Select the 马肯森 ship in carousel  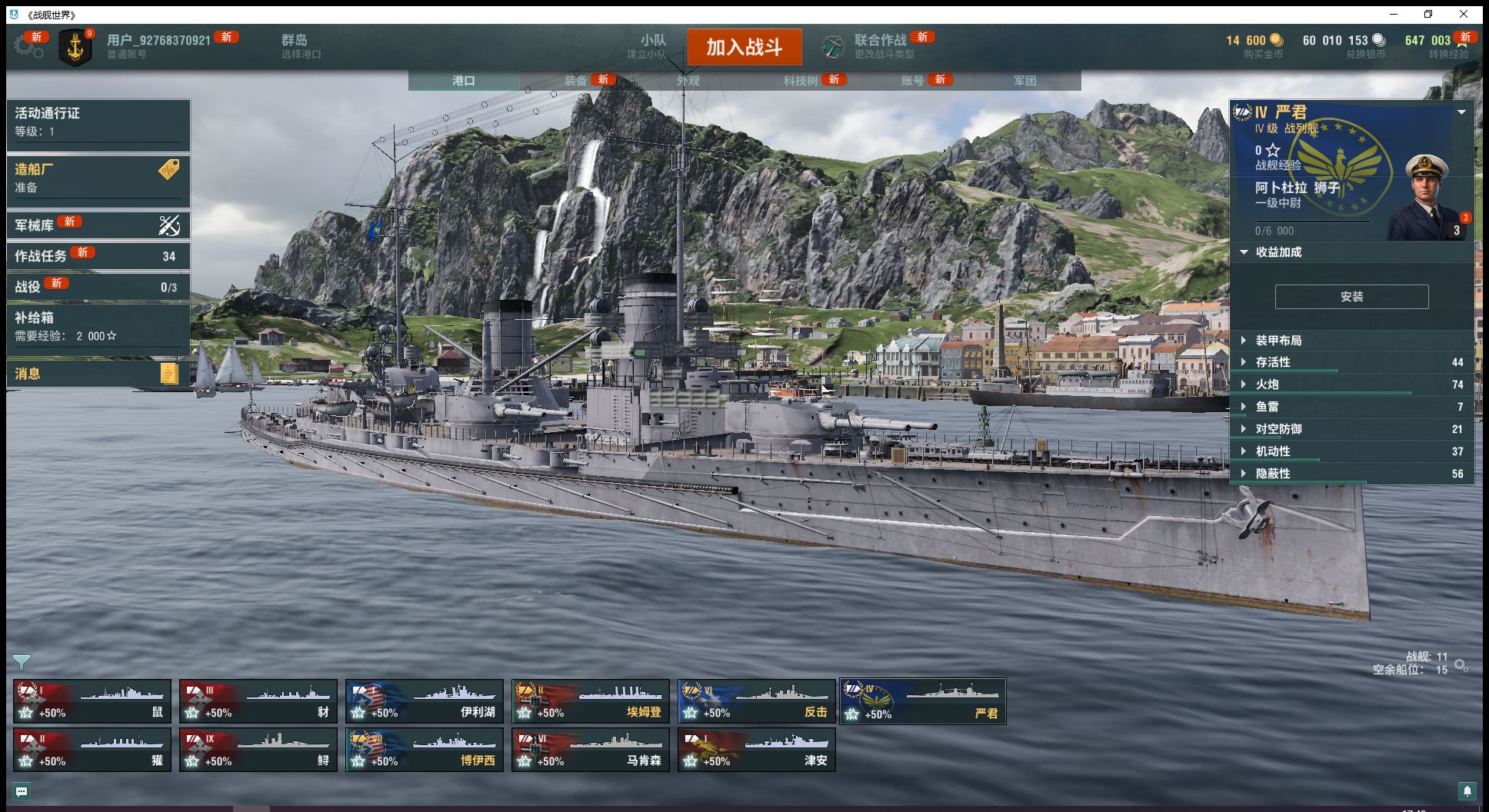(591, 750)
